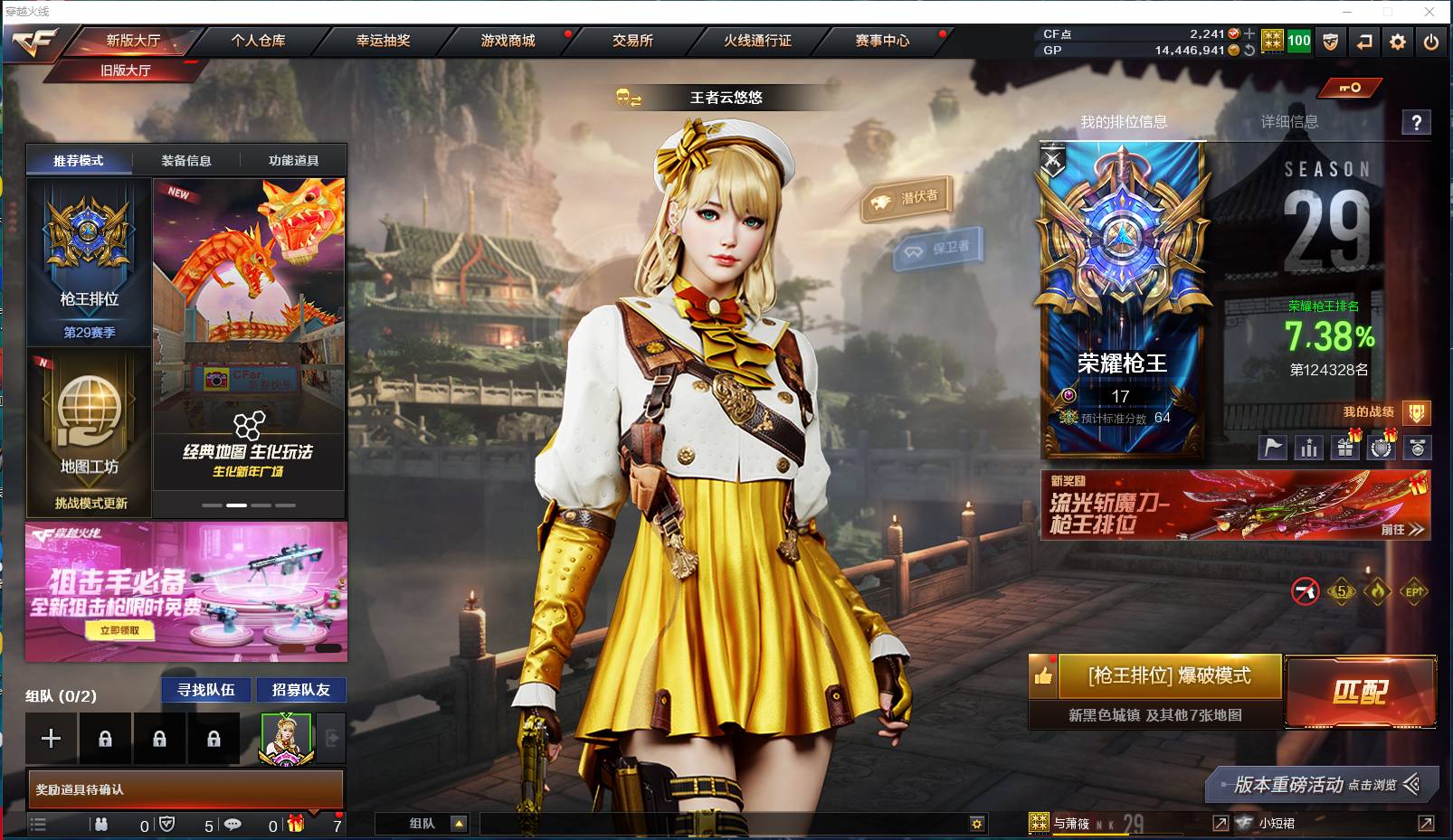Open the settings gear icon

(x=1397, y=42)
